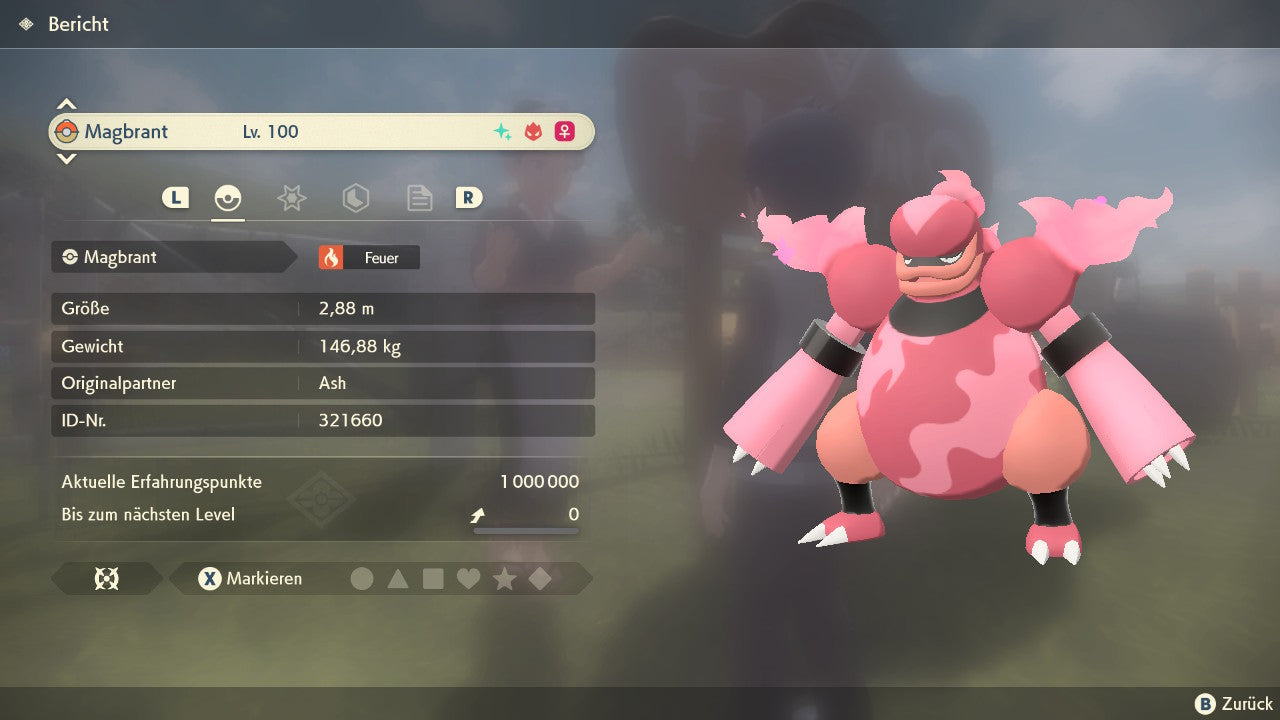
Task: Select previous Pokémon with up arrow
Action: point(66,104)
